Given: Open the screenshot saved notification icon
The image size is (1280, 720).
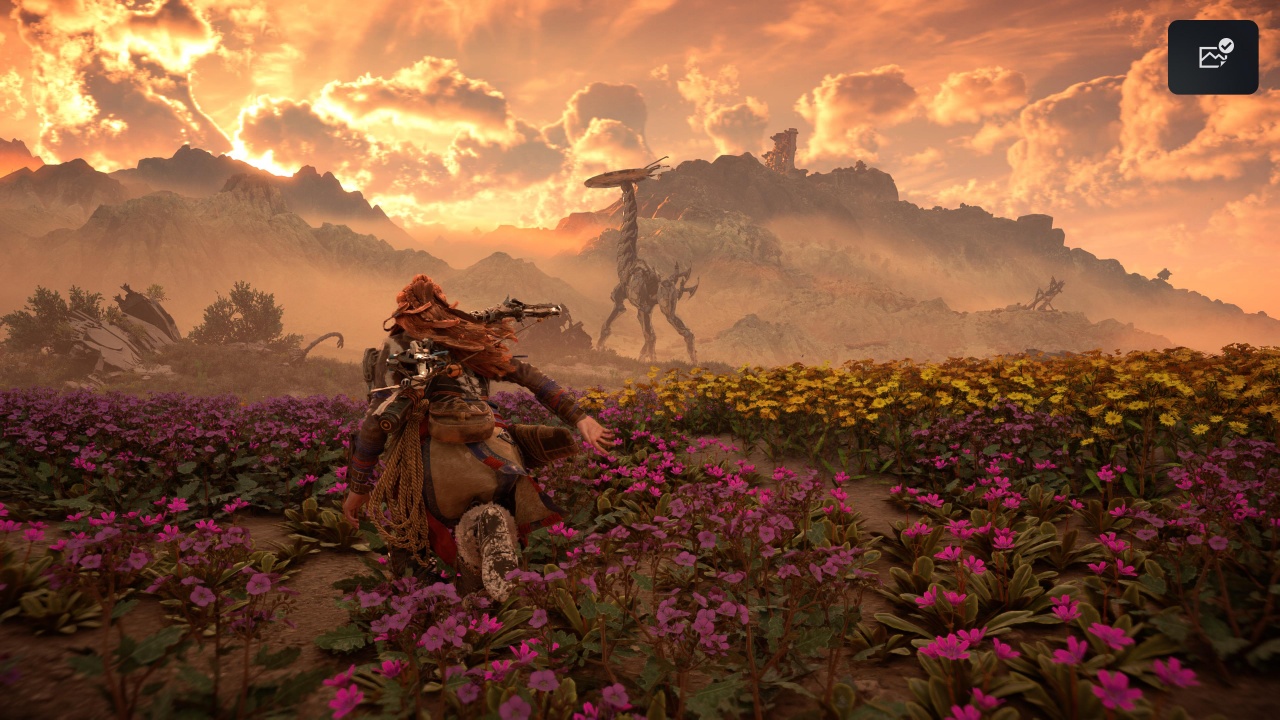Looking at the screenshot, I should [x=1213, y=57].
